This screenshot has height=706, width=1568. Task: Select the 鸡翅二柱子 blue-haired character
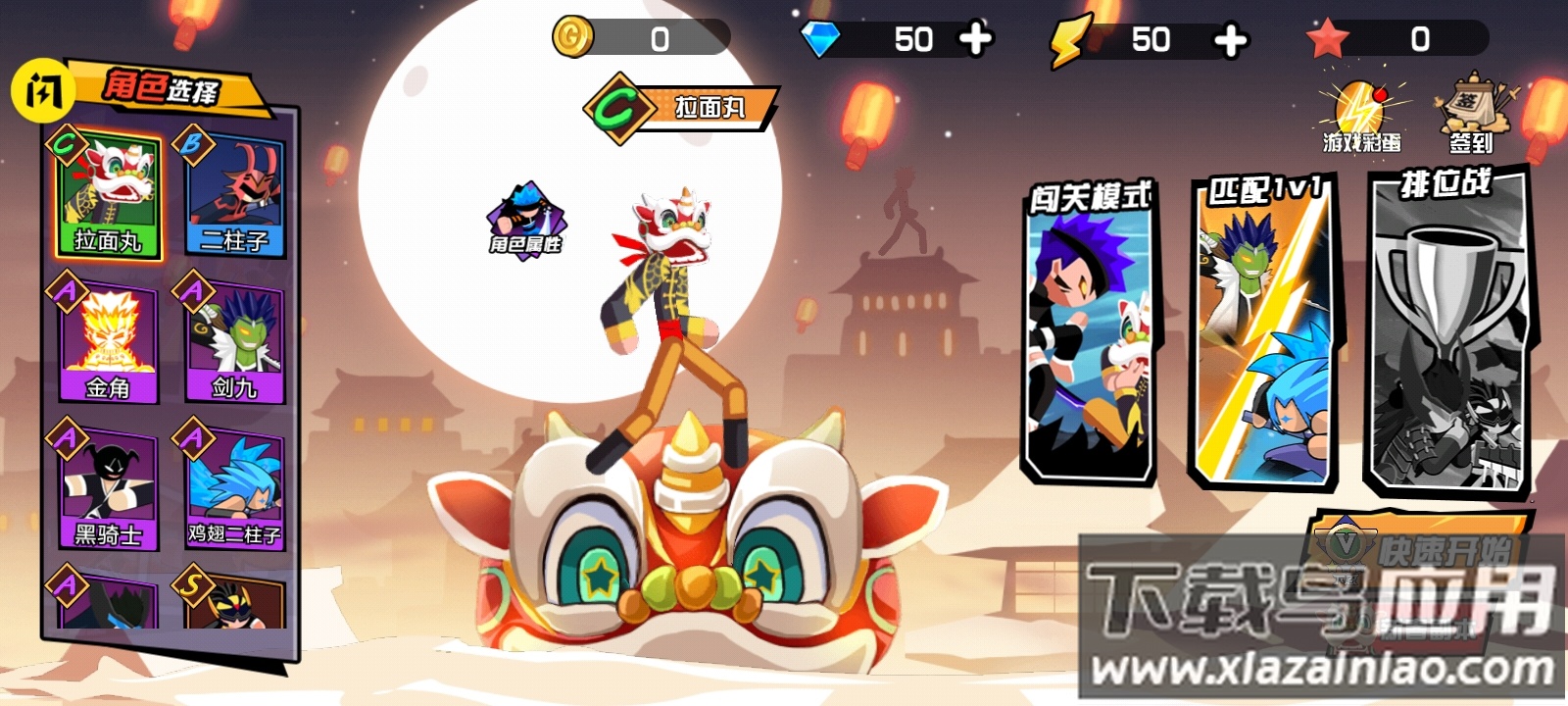point(234,489)
